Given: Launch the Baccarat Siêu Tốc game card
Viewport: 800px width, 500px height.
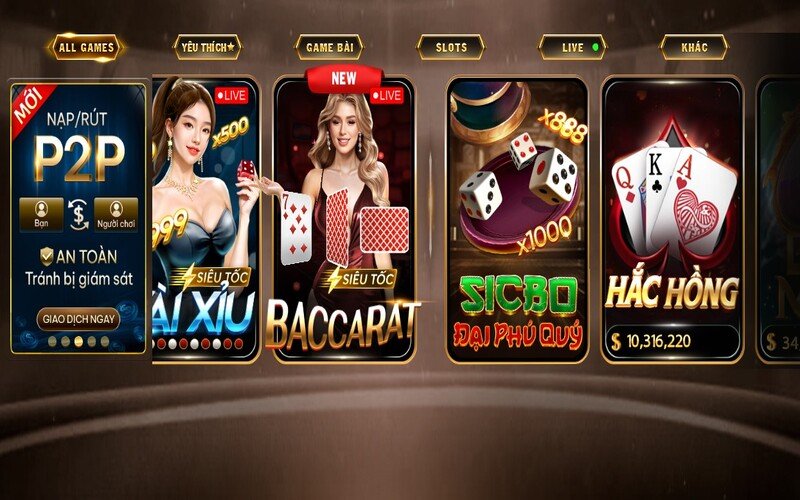Looking at the screenshot, I should coord(343,220).
